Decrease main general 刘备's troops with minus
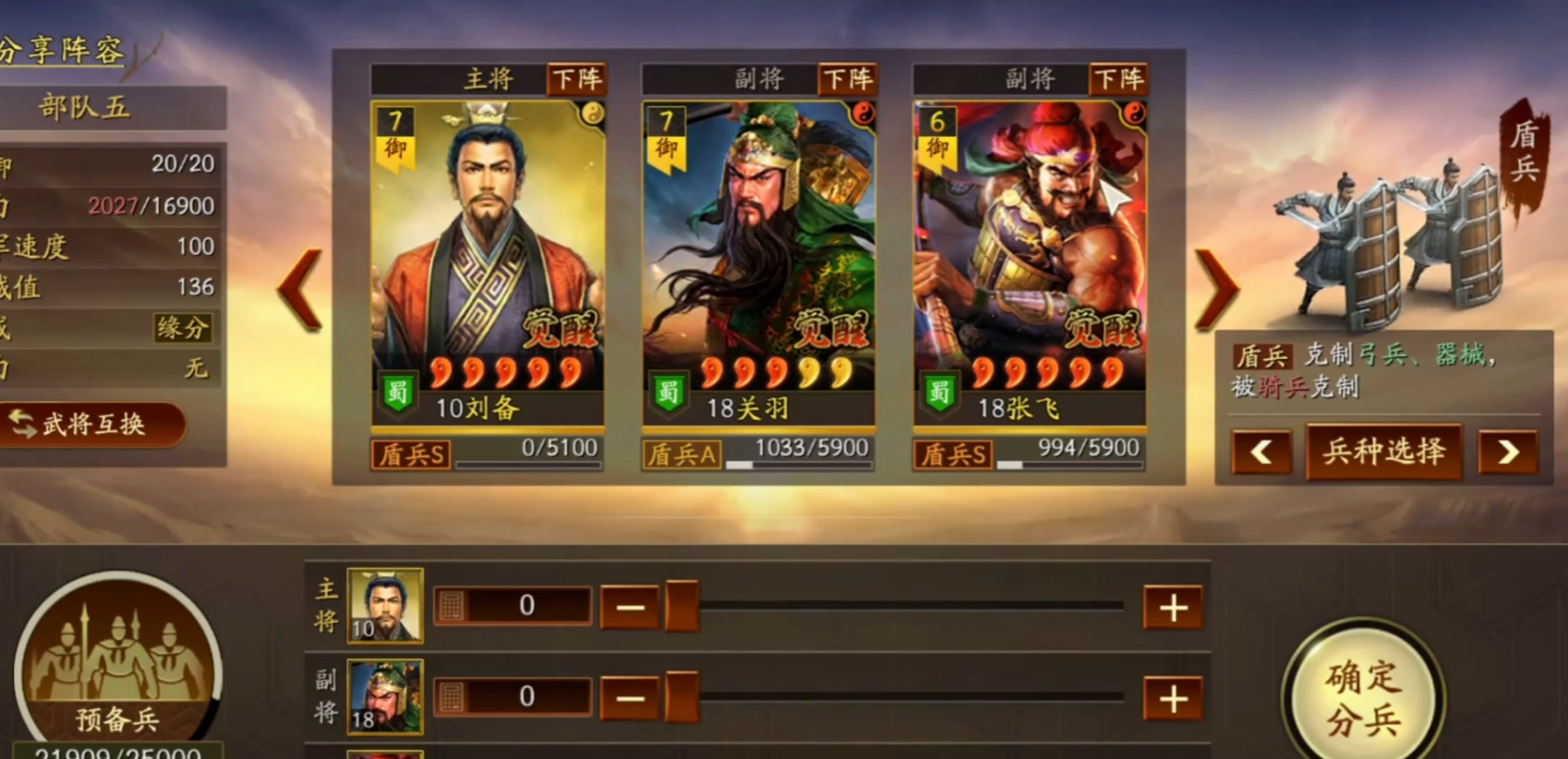1568x759 pixels. [630, 608]
